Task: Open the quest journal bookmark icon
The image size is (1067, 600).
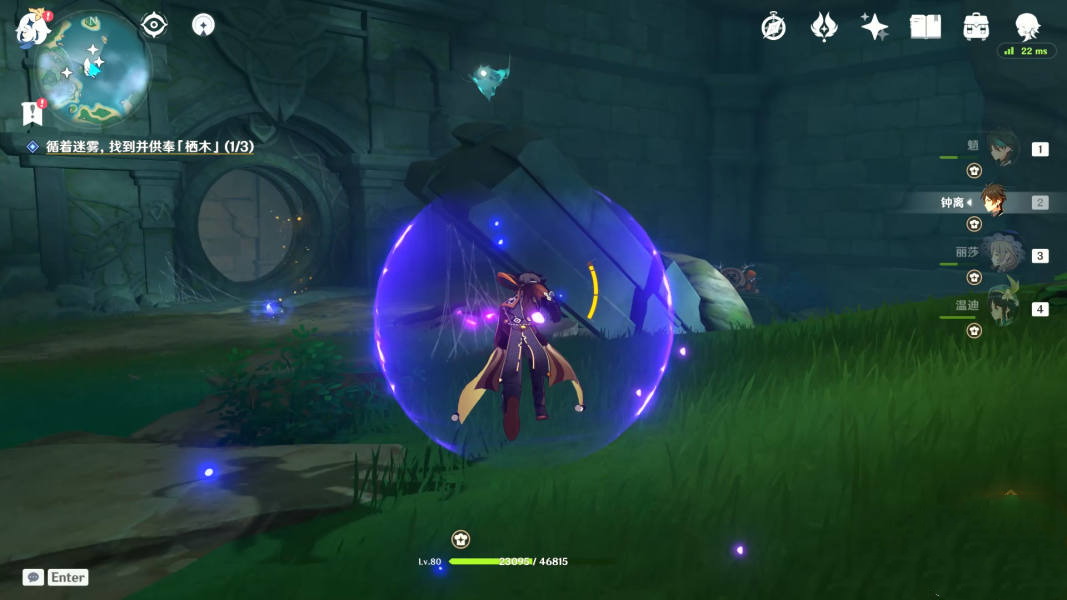Action: (32, 113)
